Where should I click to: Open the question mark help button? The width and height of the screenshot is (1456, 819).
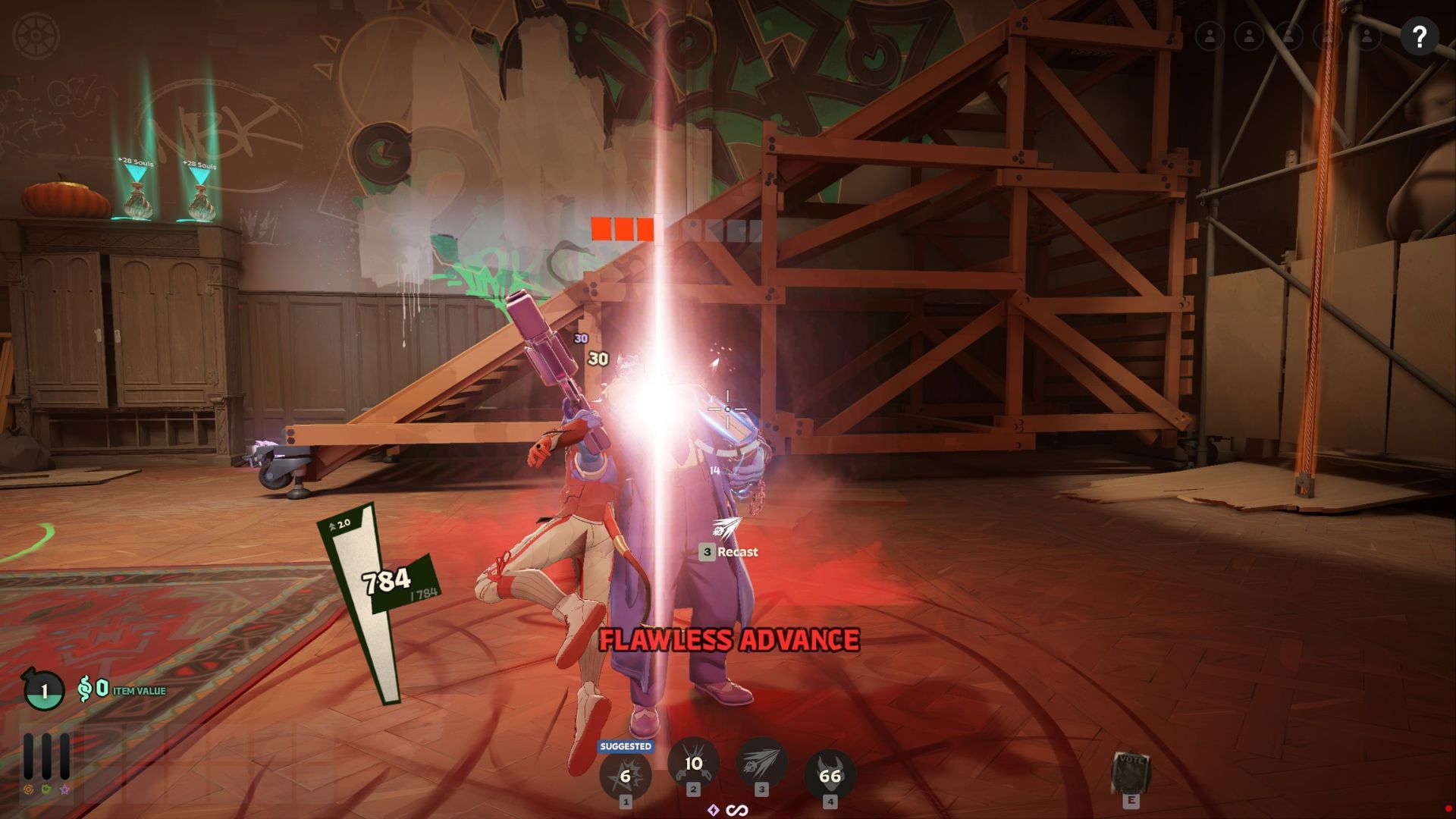1420,36
